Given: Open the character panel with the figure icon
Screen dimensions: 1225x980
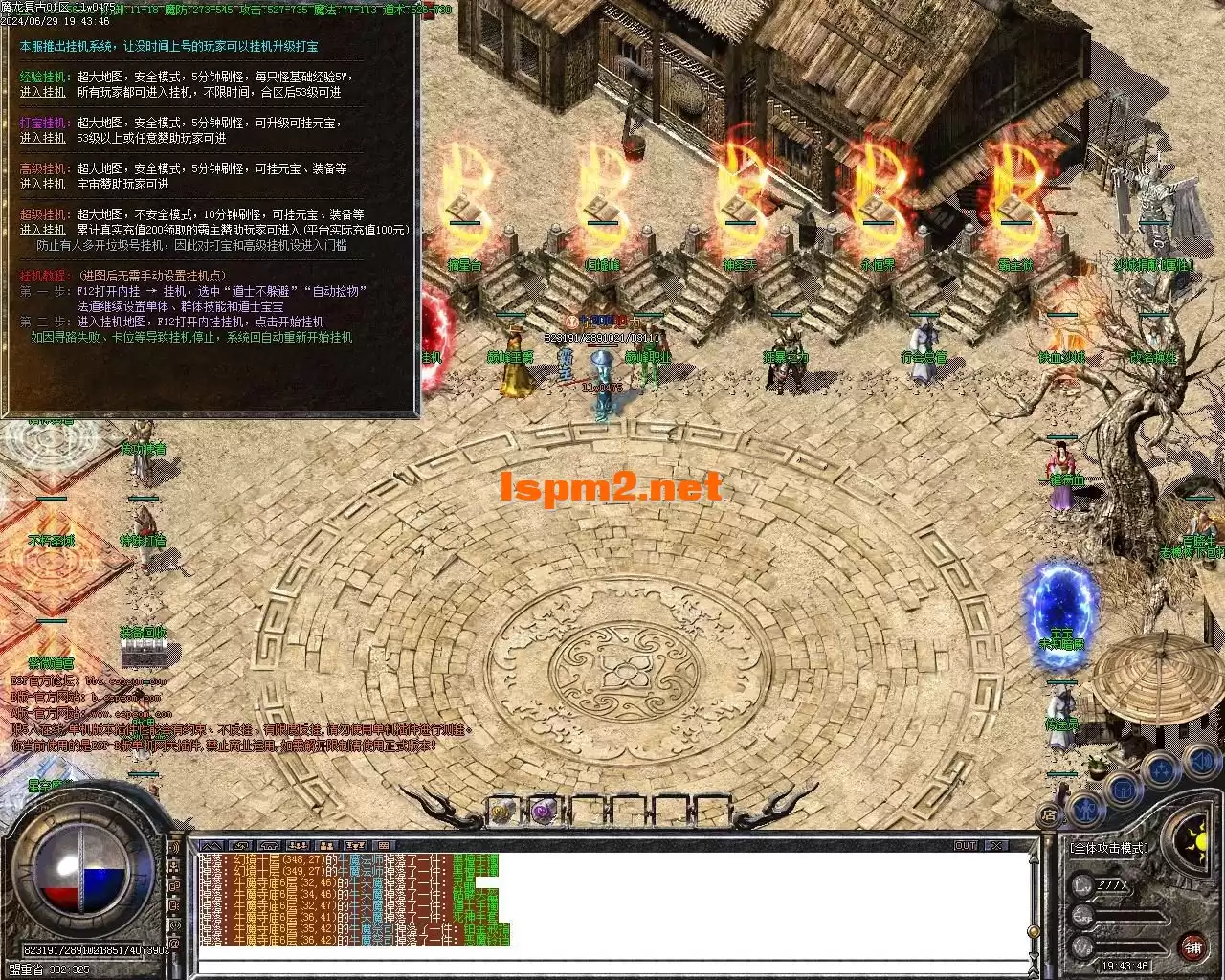Looking at the screenshot, I should point(1086,811).
